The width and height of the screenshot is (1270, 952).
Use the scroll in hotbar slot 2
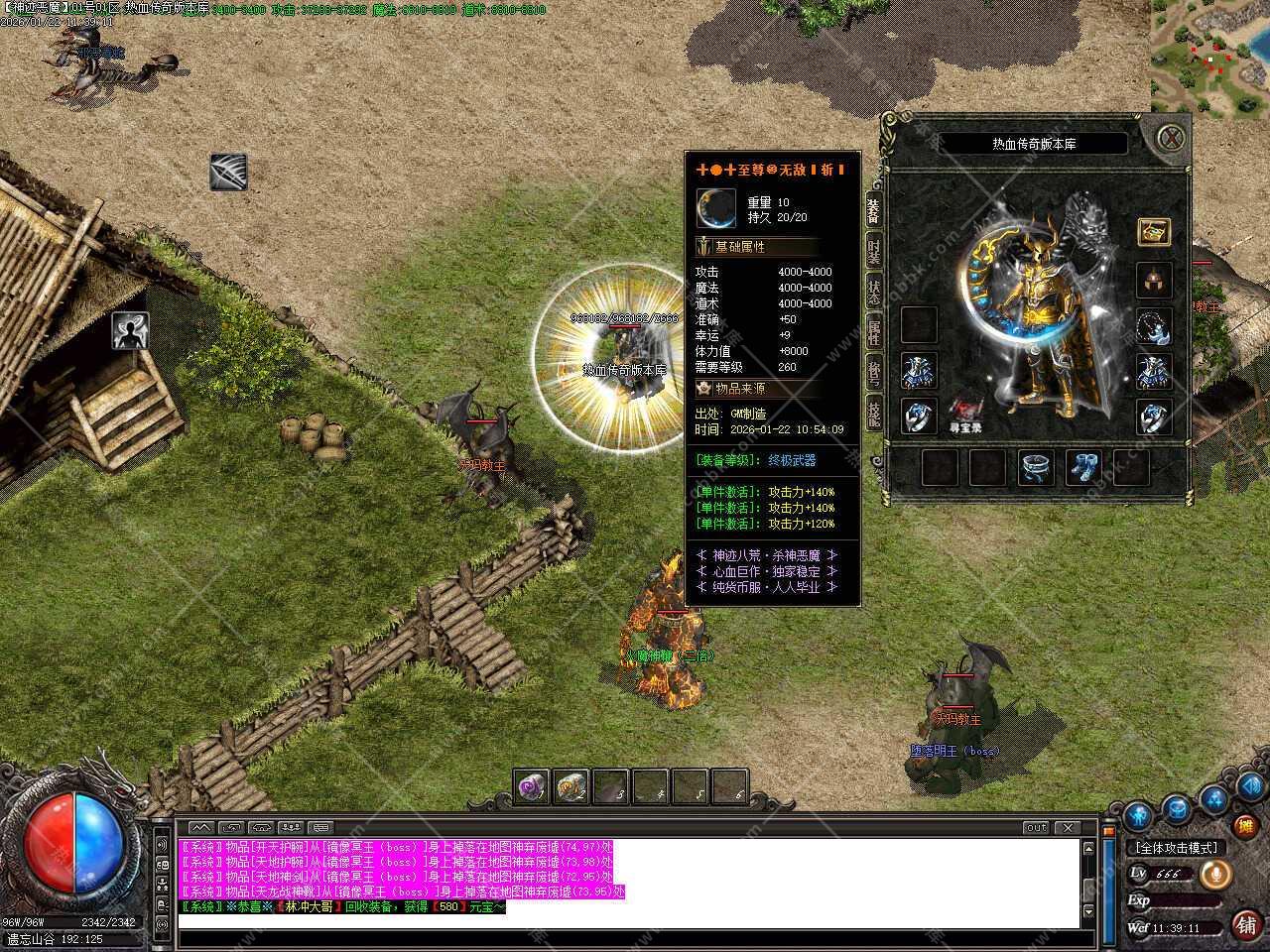(x=571, y=786)
